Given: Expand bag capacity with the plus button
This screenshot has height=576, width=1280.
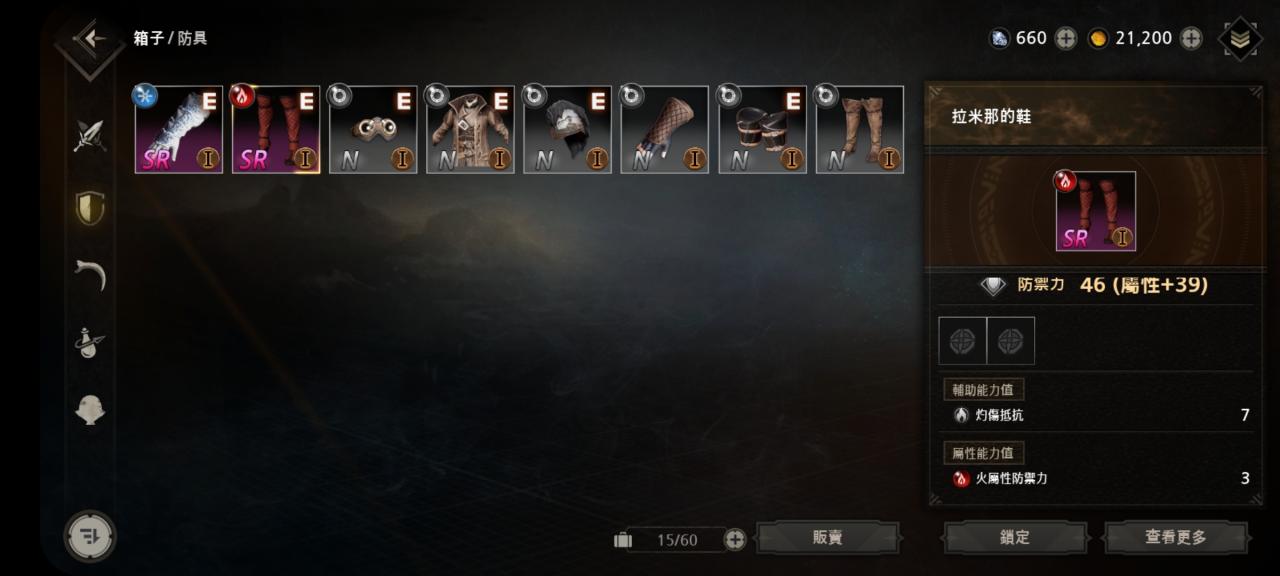Looking at the screenshot, I should [x=735, y=540].
